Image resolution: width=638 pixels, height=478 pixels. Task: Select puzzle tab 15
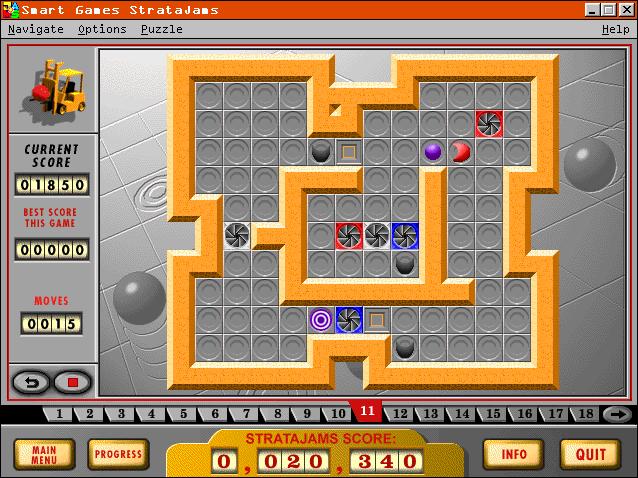493,414
